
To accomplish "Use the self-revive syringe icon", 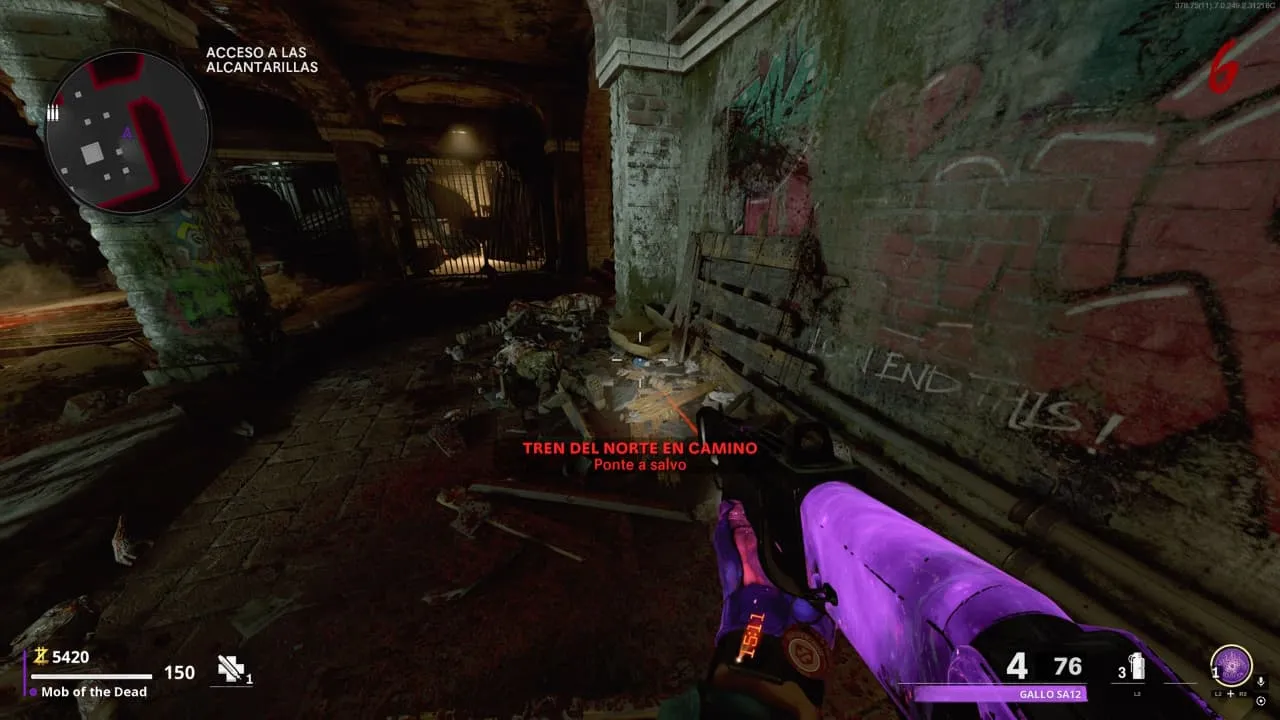I will click(231, 670).
